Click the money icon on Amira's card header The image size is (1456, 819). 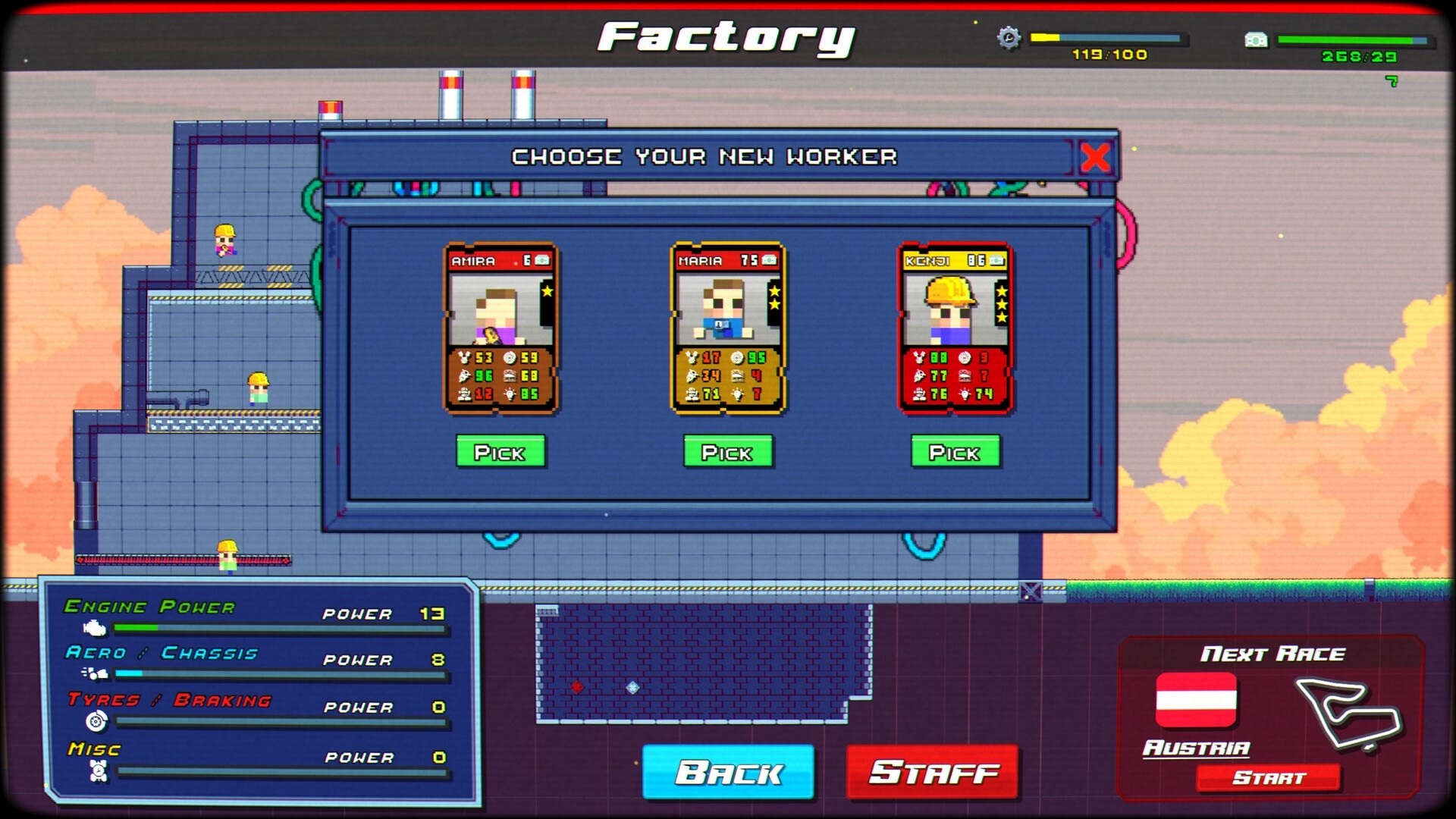[541, 261]
